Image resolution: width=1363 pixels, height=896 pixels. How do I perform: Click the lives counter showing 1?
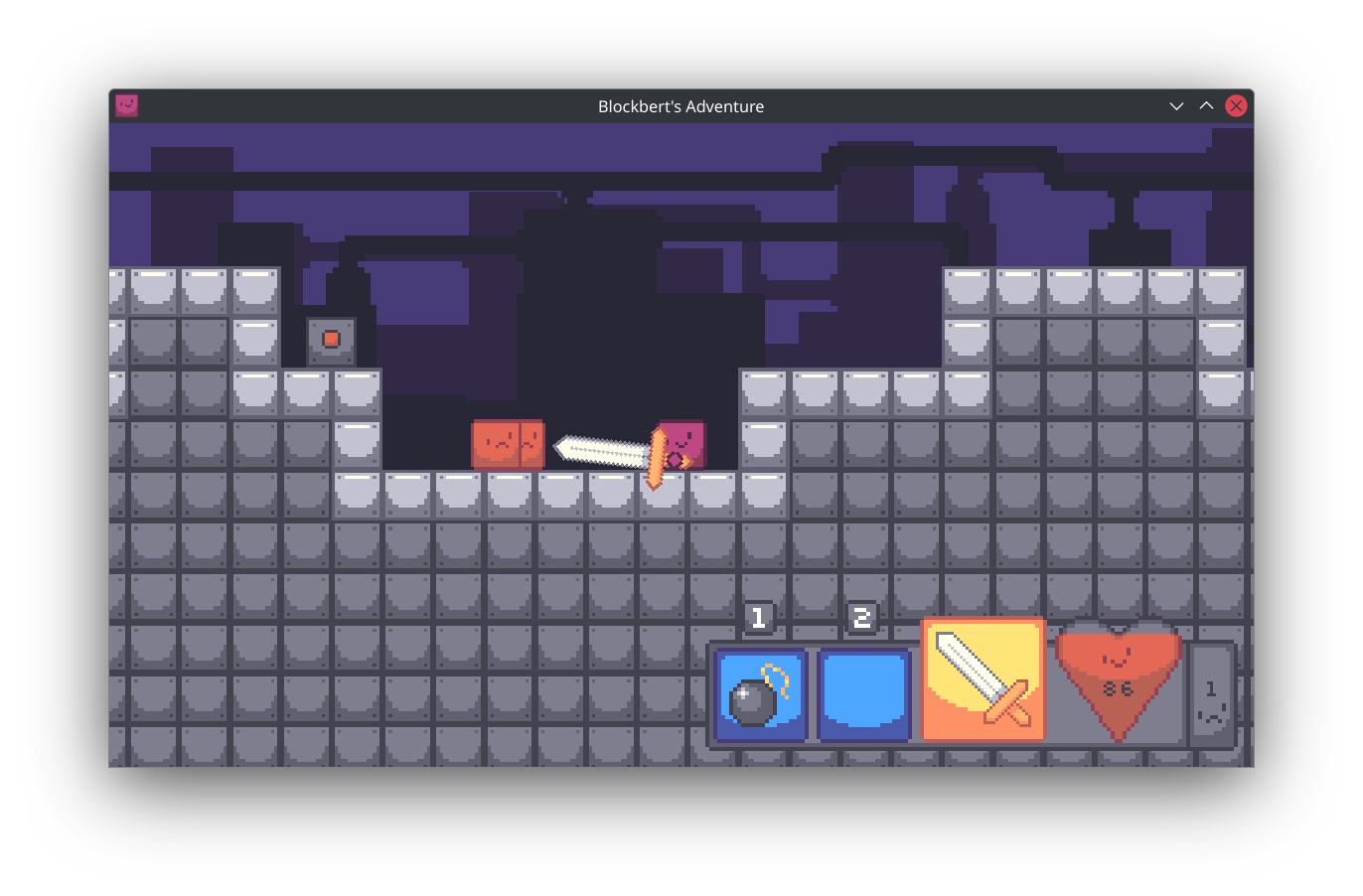click(1213, 690)
